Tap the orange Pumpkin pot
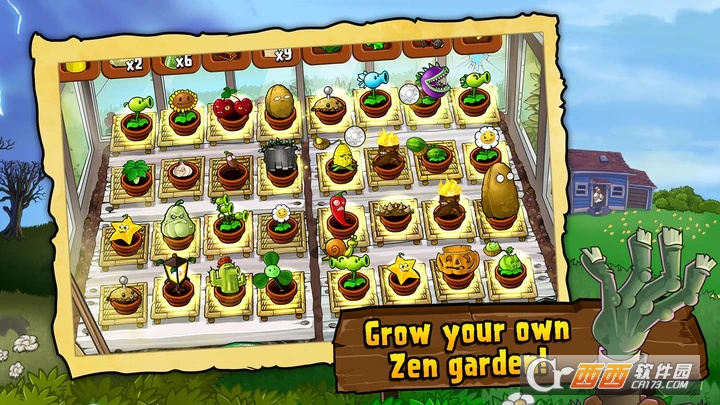720x405 pixels. 456,264
